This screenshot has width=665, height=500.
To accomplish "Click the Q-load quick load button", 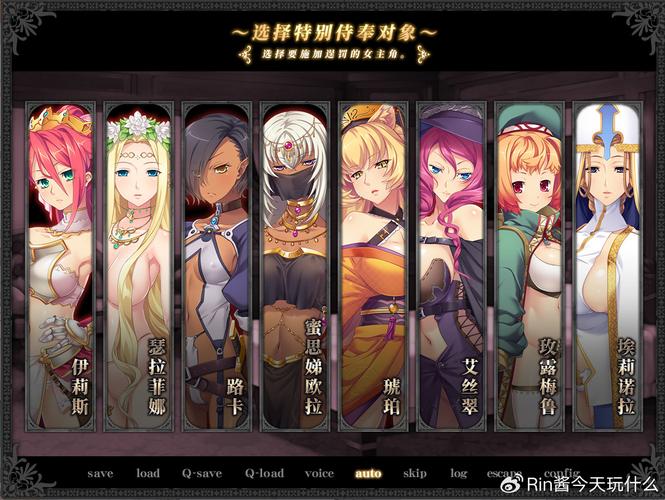I will click(x=264, y=473).
